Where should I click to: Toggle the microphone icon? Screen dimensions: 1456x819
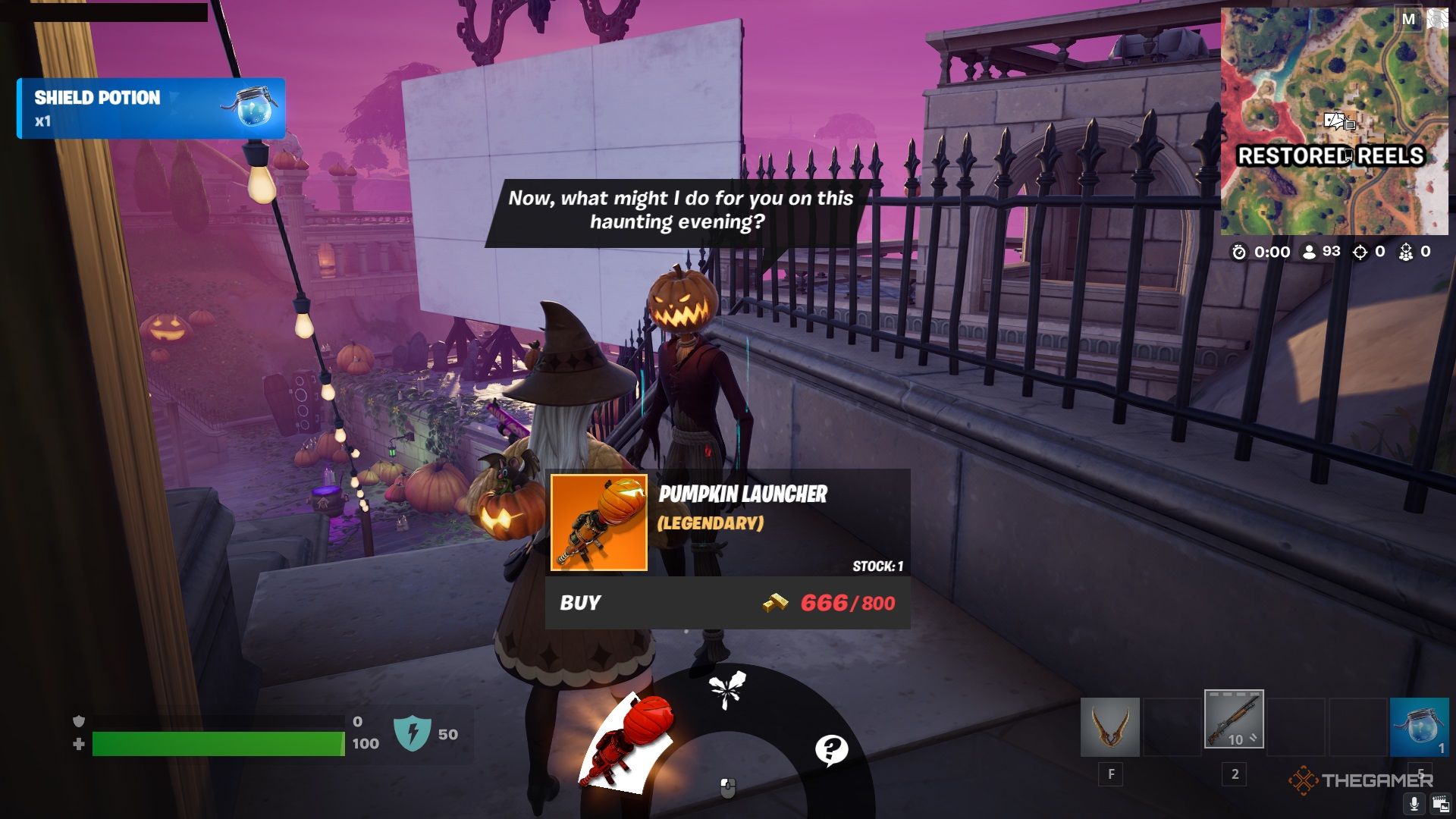tap(1414, 803)
